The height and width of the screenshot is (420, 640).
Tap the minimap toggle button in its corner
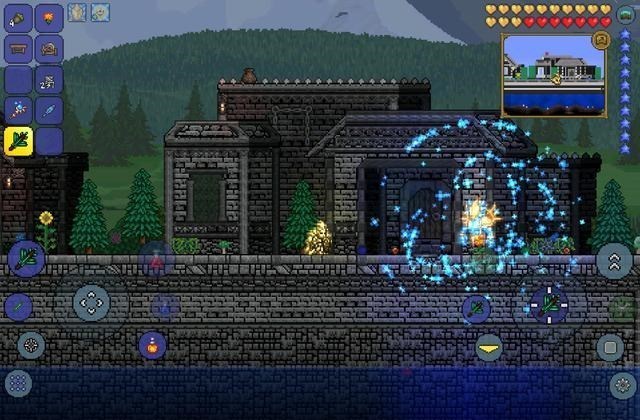[602, 41]
